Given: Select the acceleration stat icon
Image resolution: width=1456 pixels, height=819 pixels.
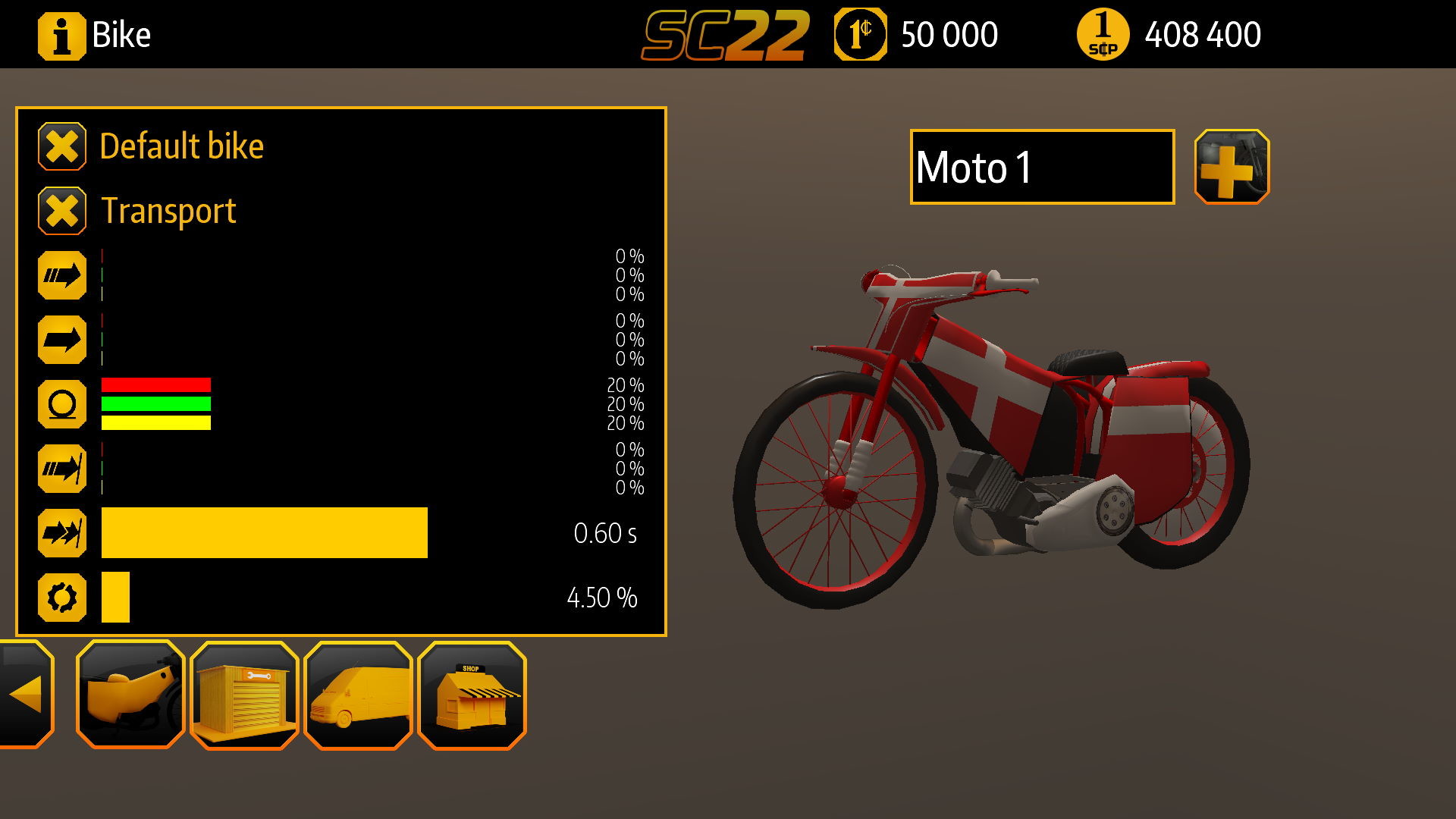Looking at the screenshot, I should pos(64,275).
